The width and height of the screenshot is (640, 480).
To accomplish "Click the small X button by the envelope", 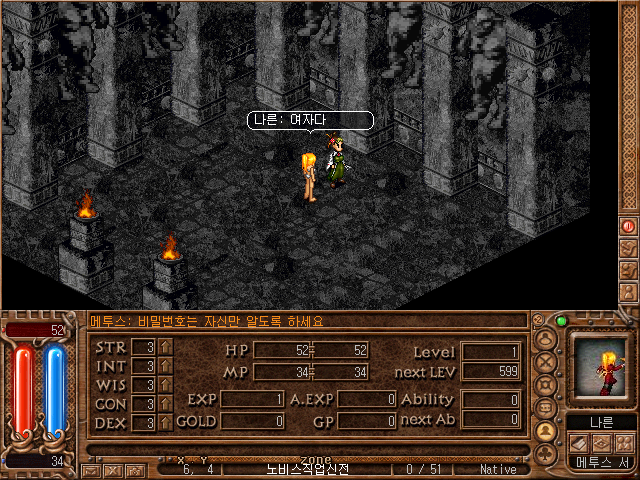I will pos(111,470).
